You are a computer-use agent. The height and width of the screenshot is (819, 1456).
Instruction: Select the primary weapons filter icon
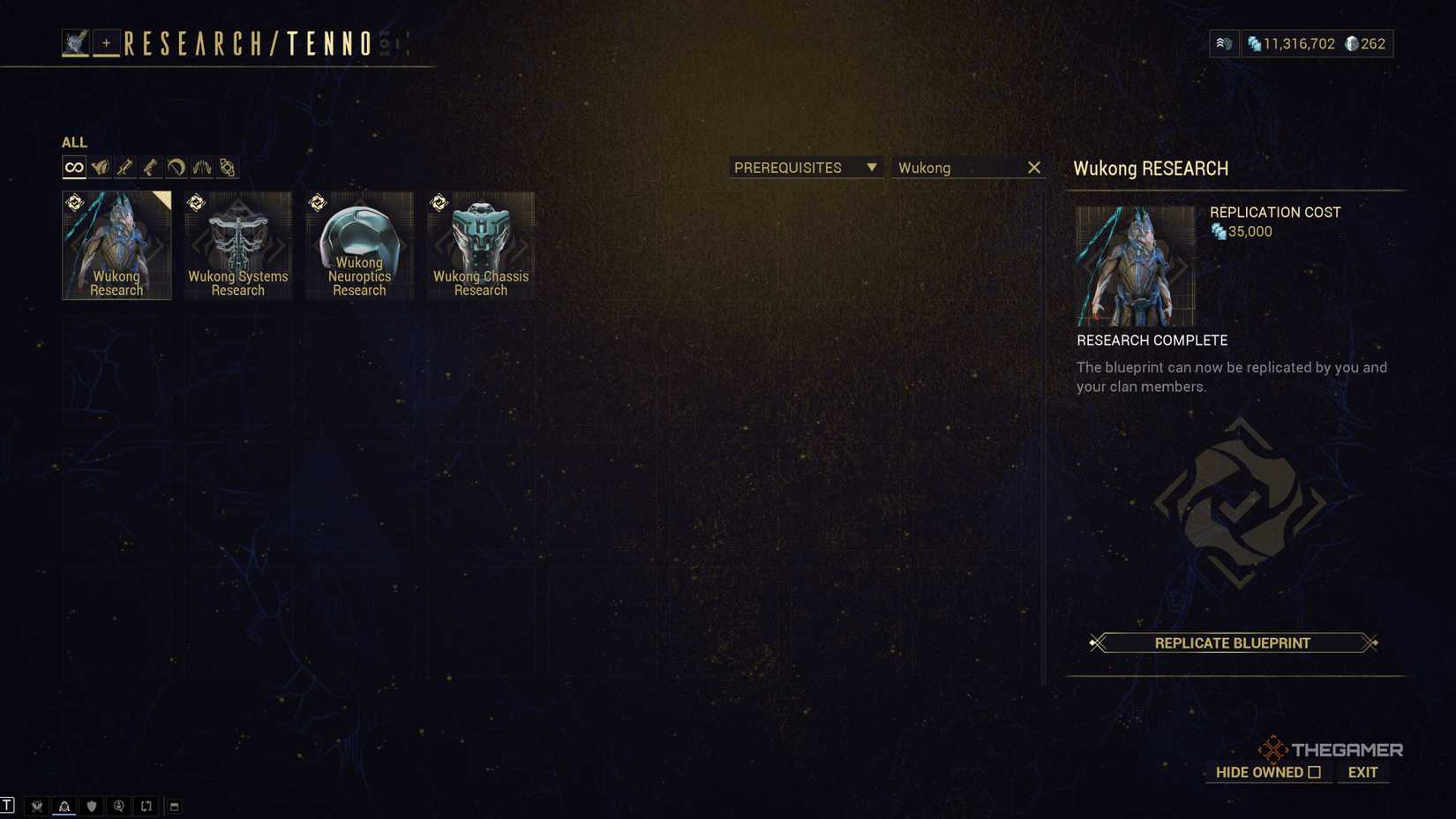pos(100,166)
